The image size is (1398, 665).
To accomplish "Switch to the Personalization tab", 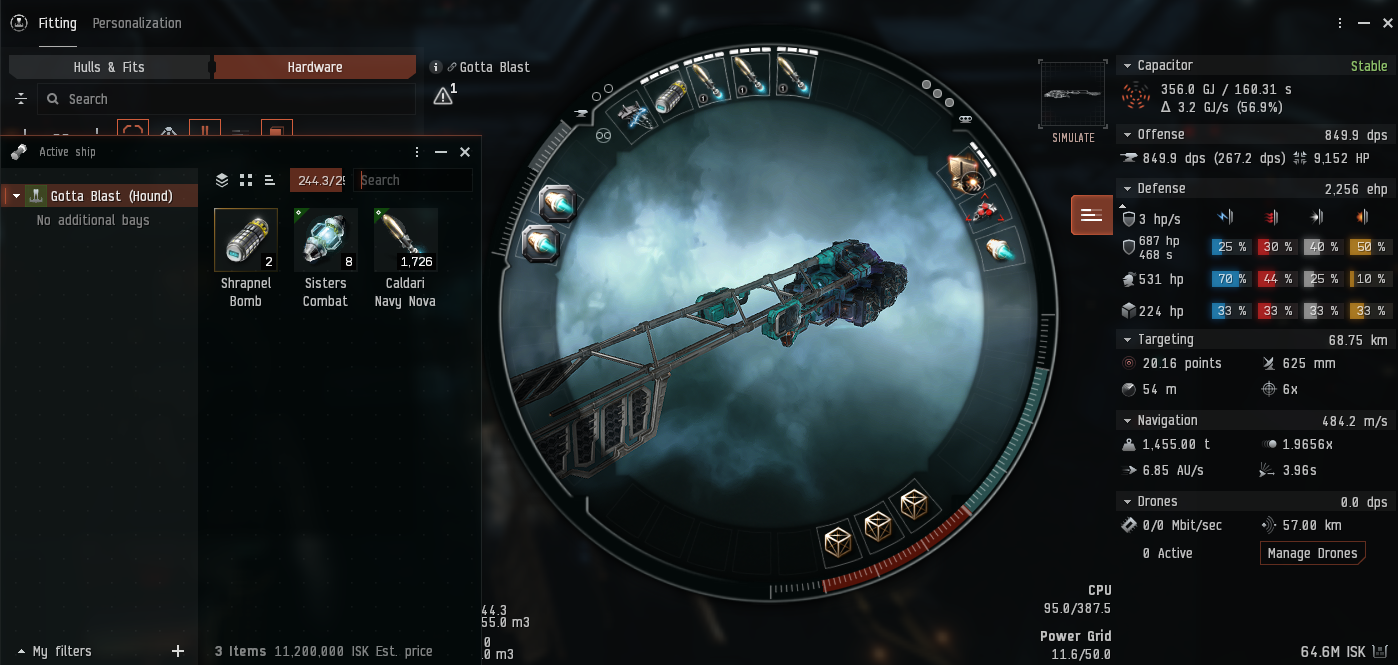I will (x=137, y=23).
